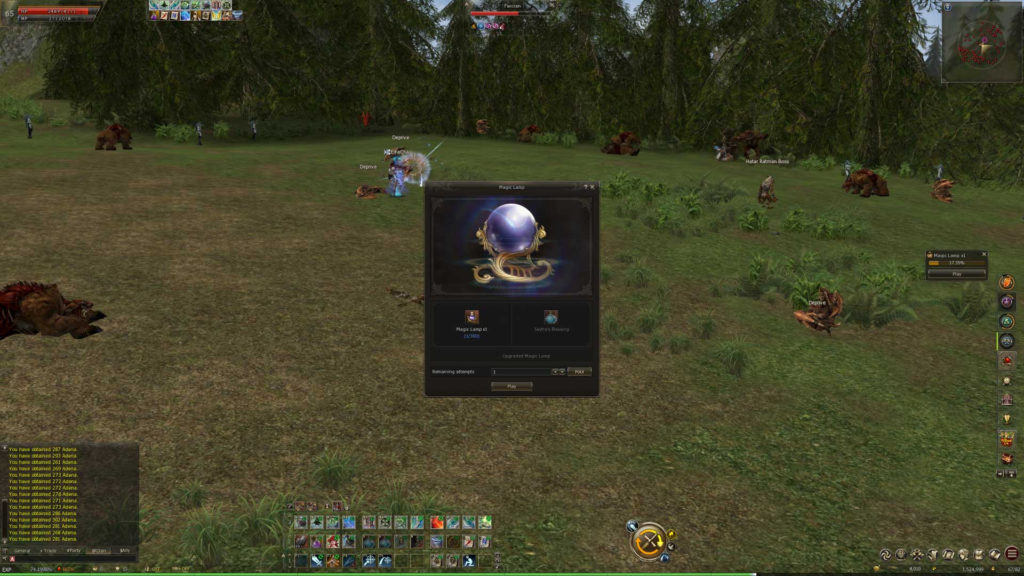
Task: Click Play in the Magic Lamp window
Action: click(511, 386)
